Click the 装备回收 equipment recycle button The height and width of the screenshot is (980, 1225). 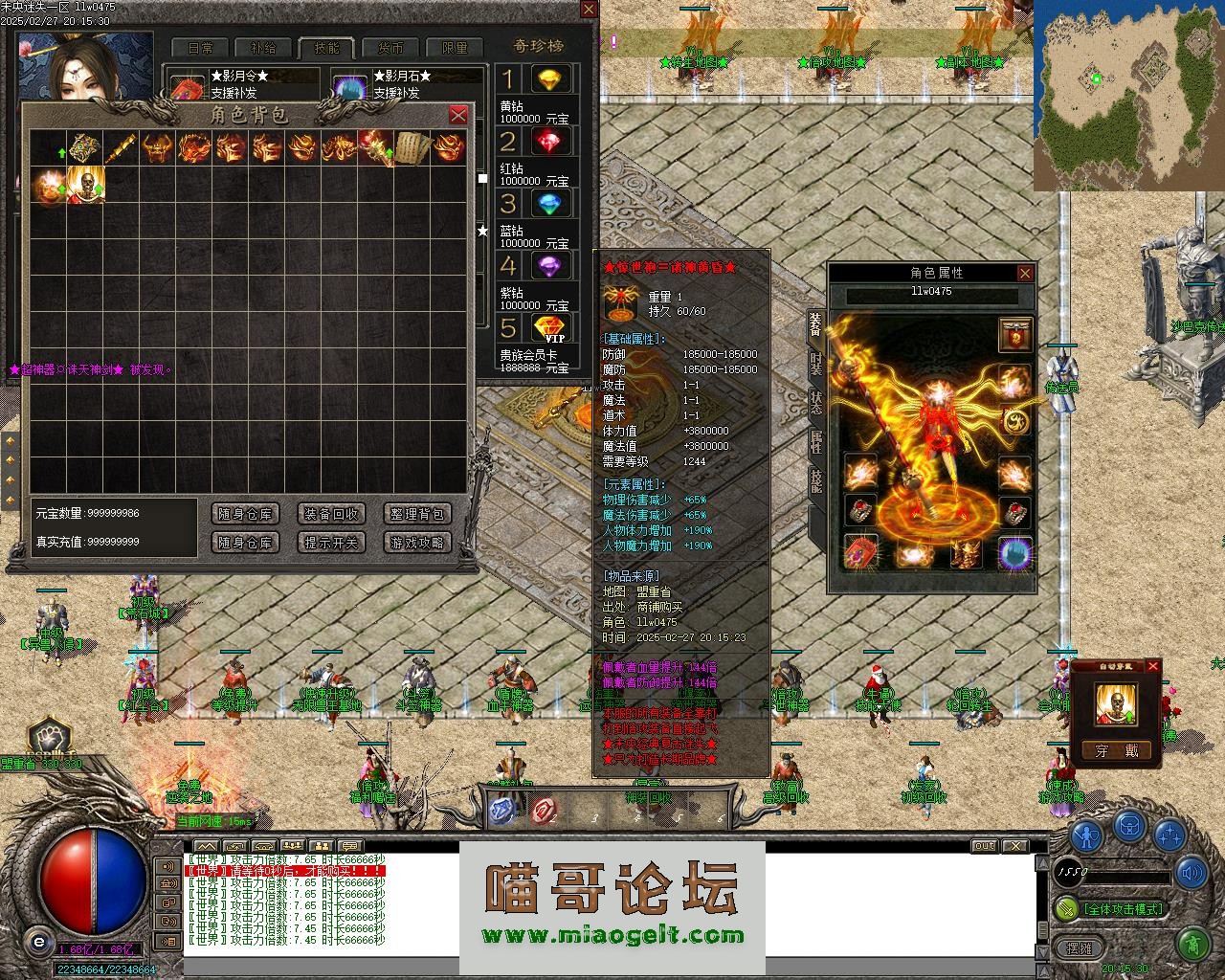331,514
